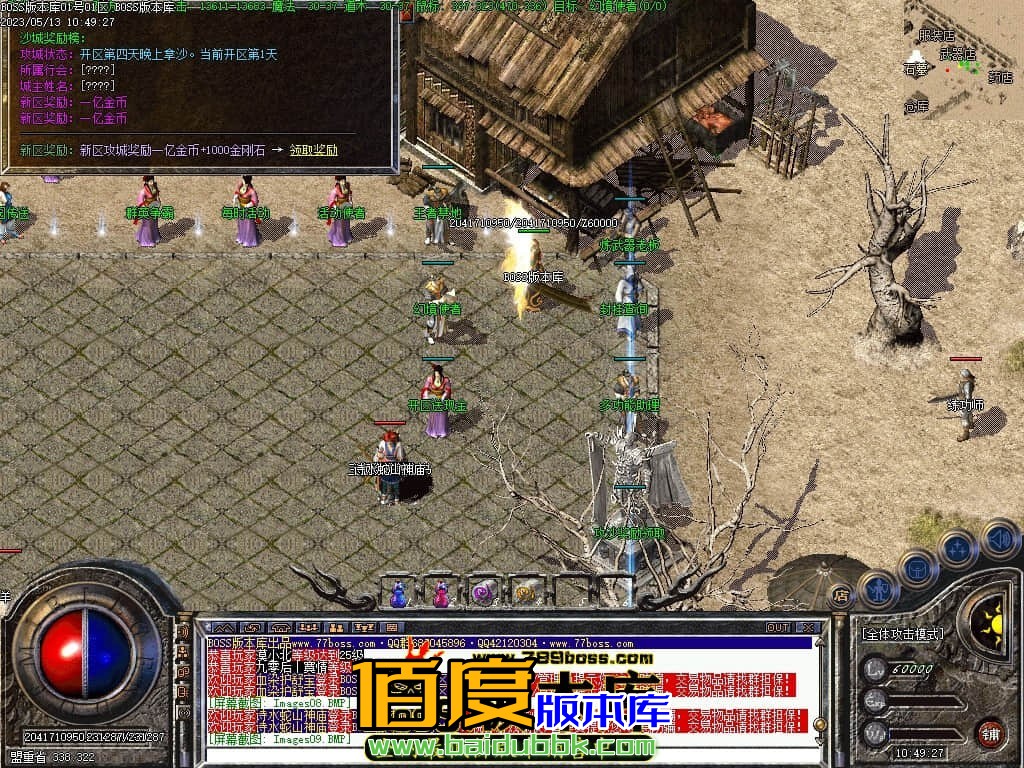
Task: Click the OUT button on chat bar
Action: [x=777, y=627]
